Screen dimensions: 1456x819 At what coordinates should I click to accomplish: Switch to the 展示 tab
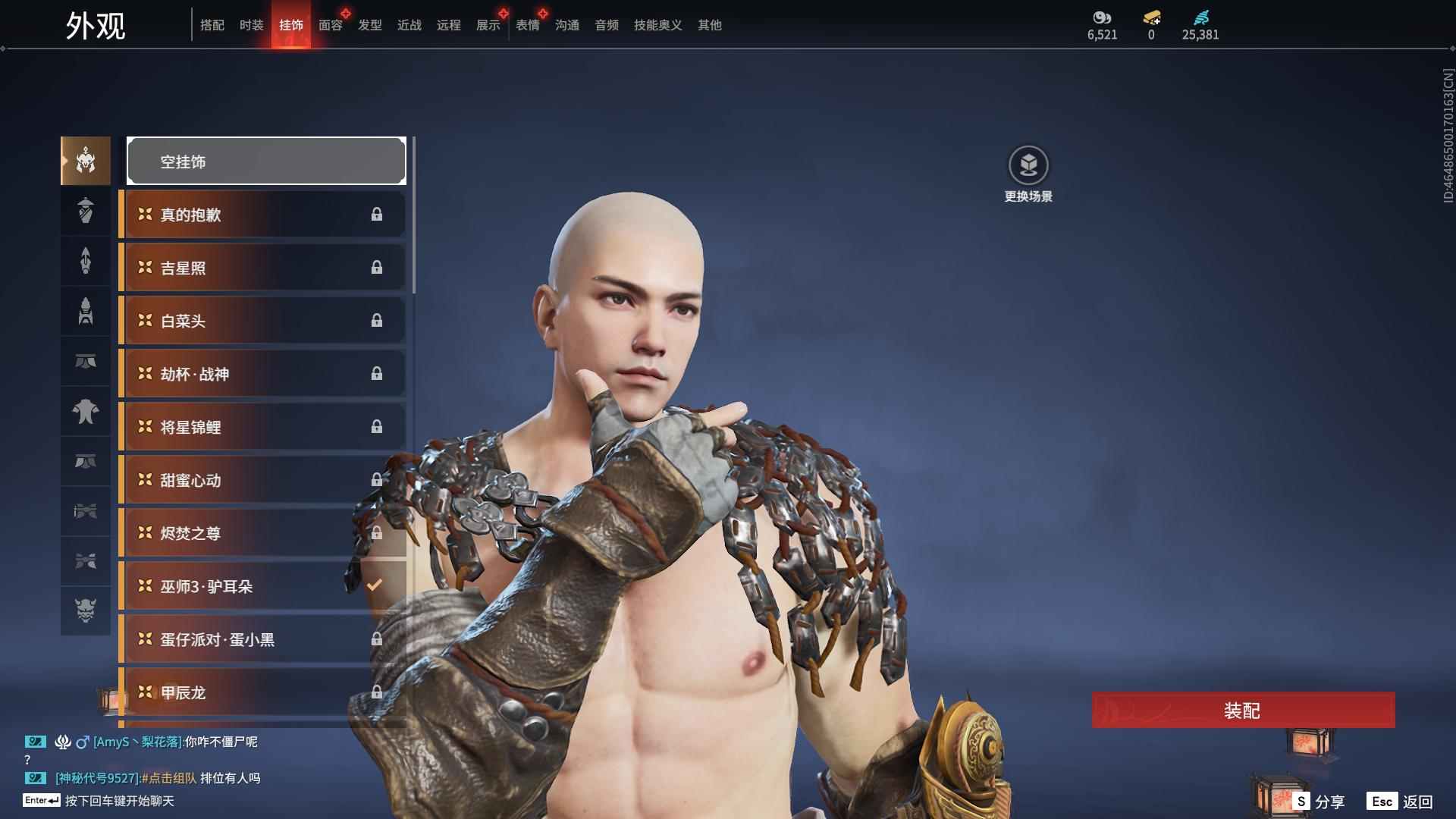tap(488, 25)
